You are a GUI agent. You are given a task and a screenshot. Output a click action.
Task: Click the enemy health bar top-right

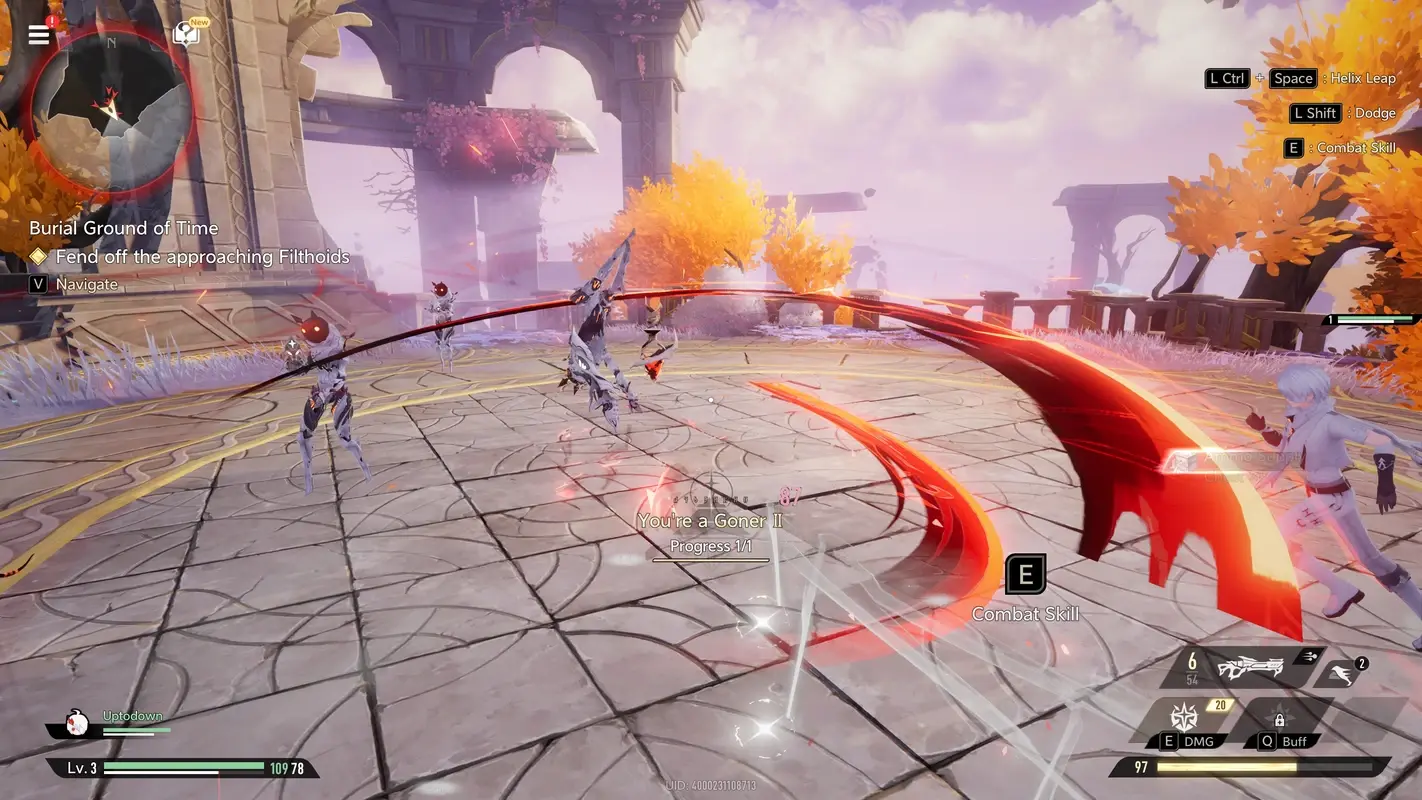[1373, 322]
